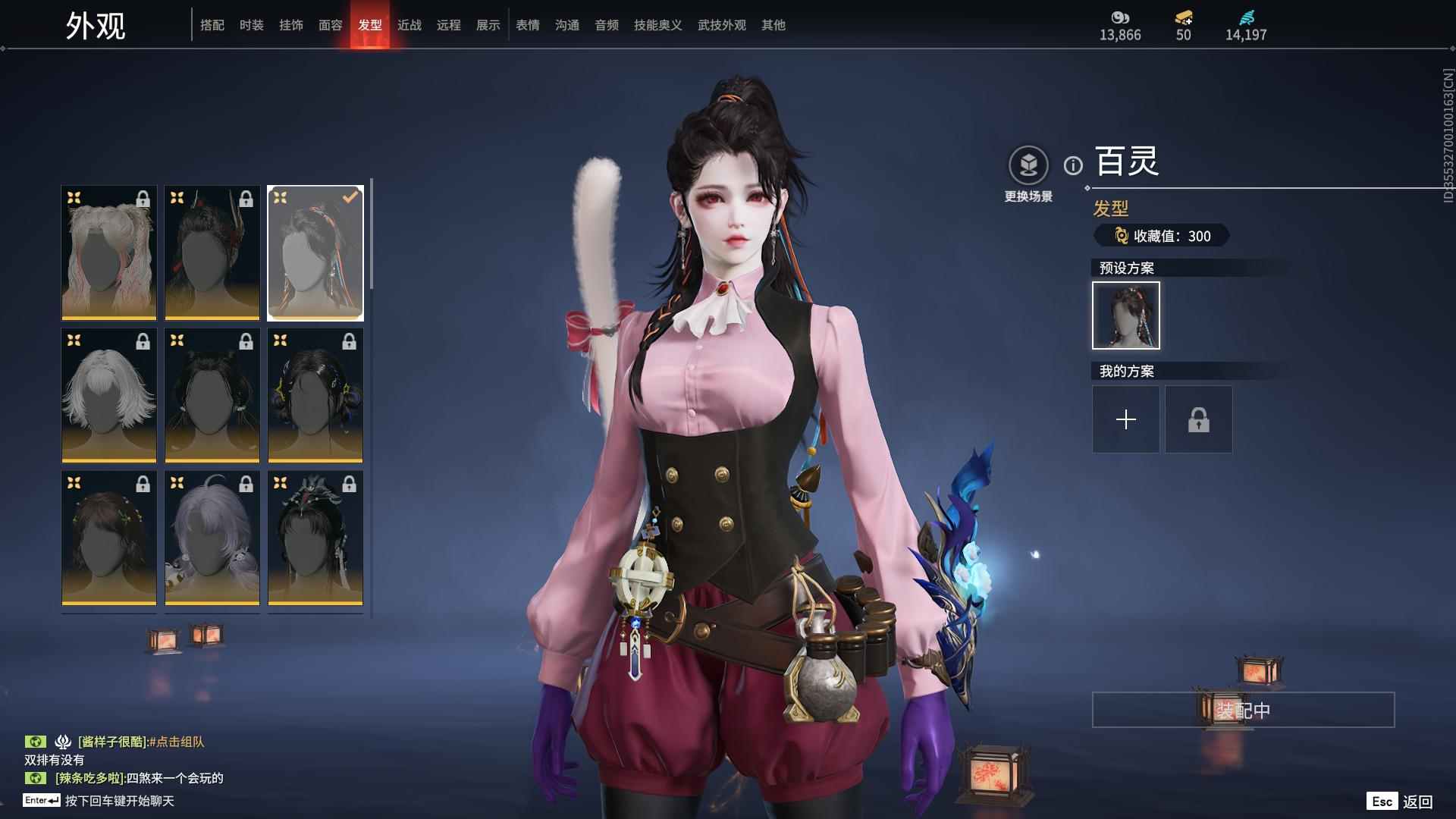Switch to the 其他 tab
This screenshot has height=819, width=1456.
click(773, 25)
